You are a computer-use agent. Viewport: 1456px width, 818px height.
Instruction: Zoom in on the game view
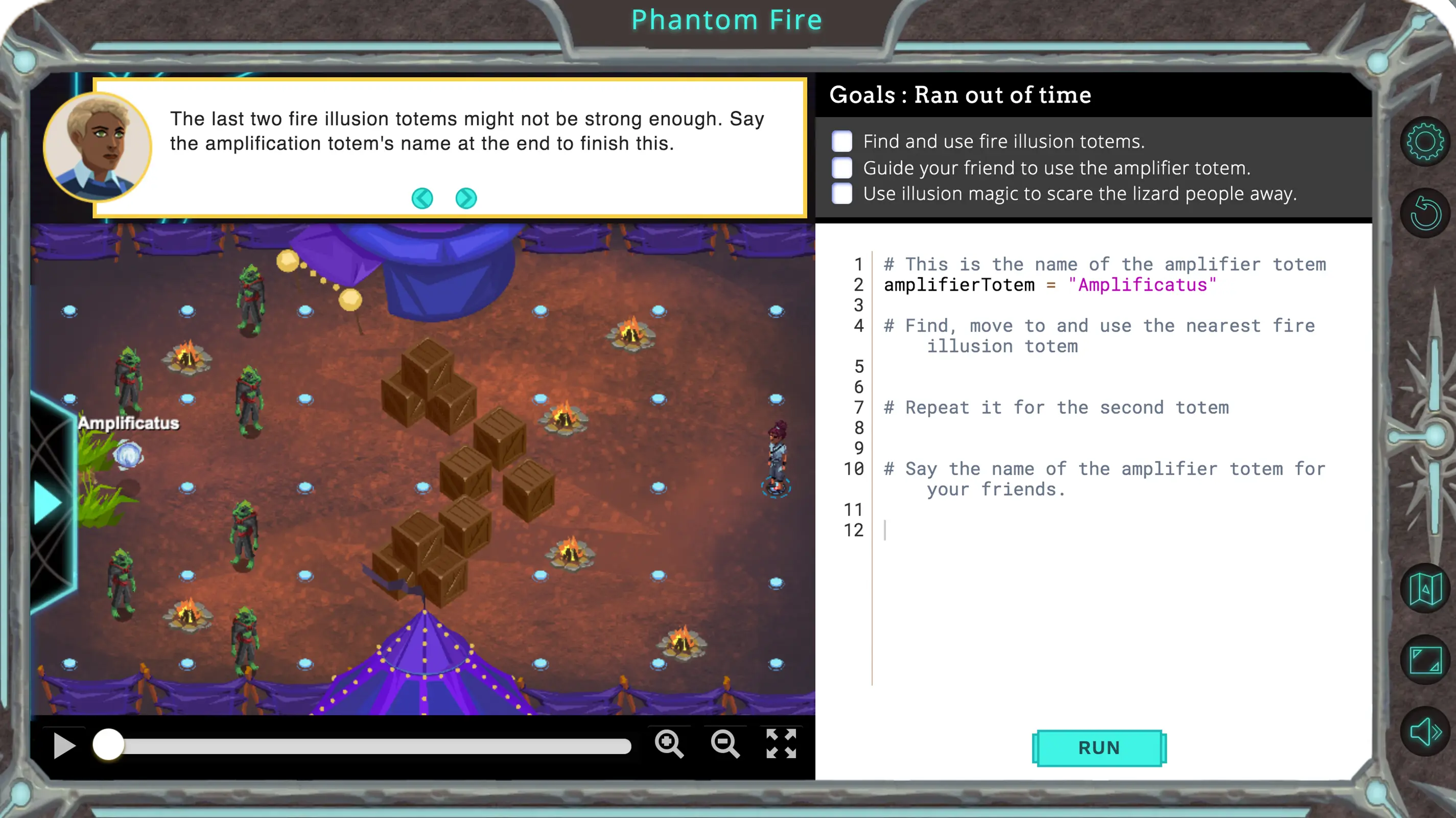pos(670,744)
